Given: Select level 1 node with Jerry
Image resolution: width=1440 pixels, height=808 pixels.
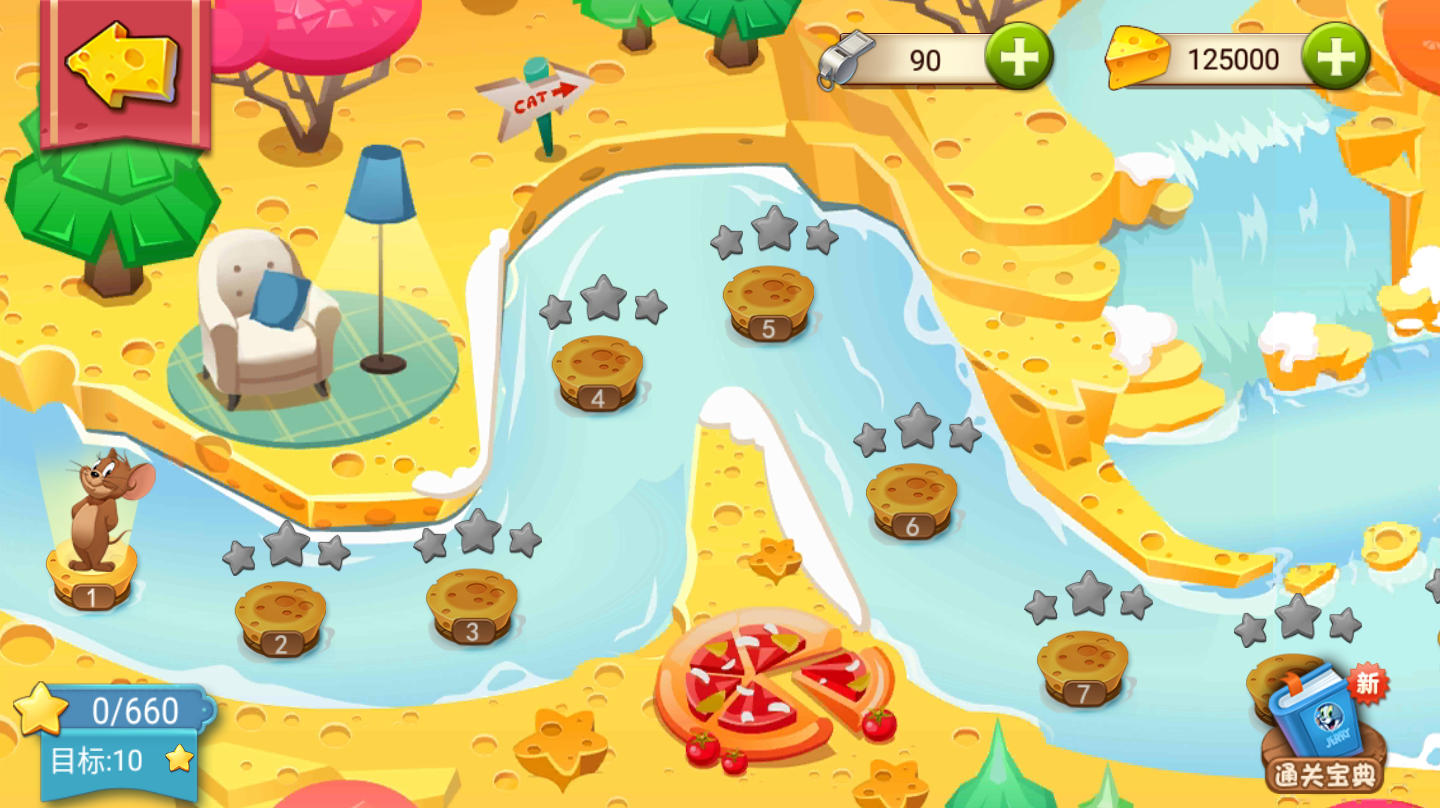Looking at the screenshot, I should pyautogui.click(x=92, y=575).
